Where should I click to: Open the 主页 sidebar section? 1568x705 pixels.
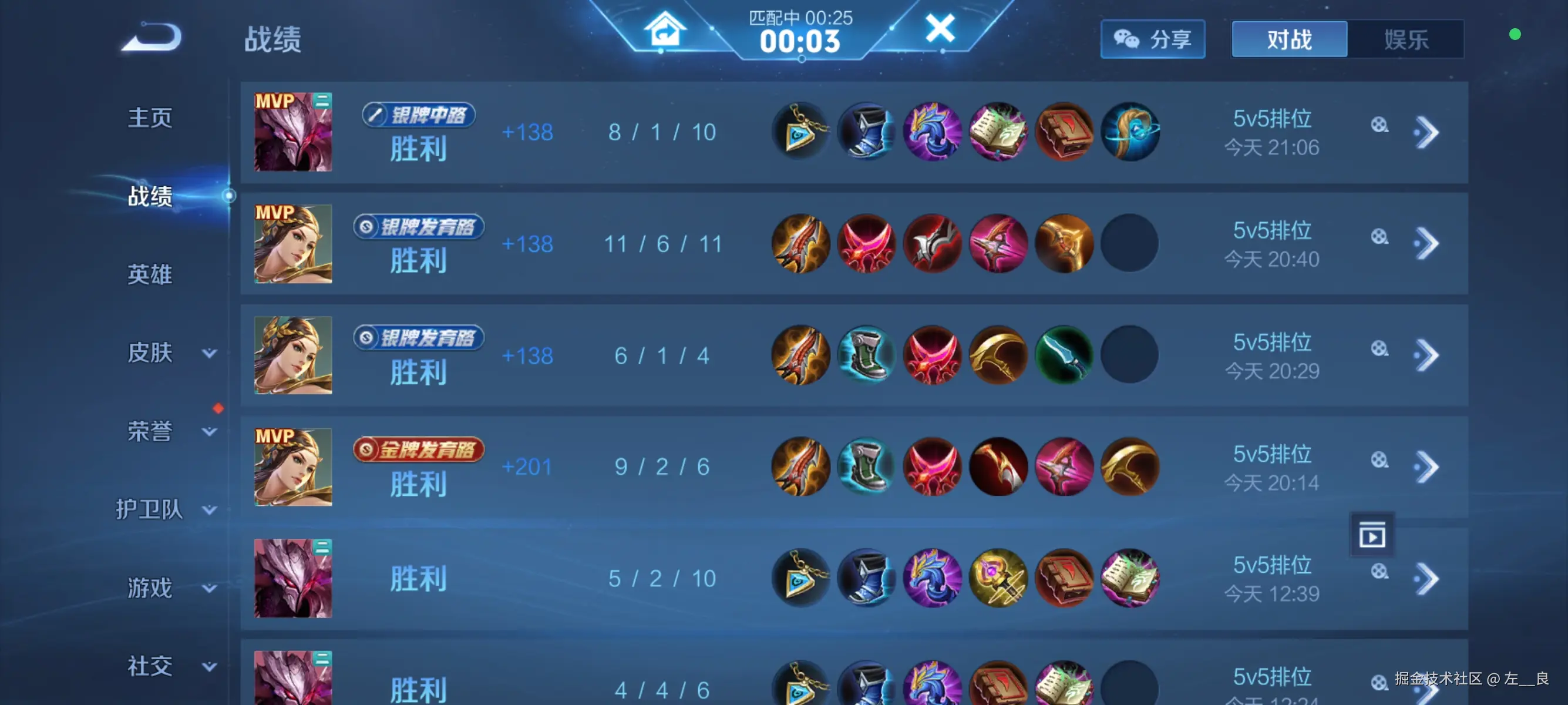click(150, 117)
